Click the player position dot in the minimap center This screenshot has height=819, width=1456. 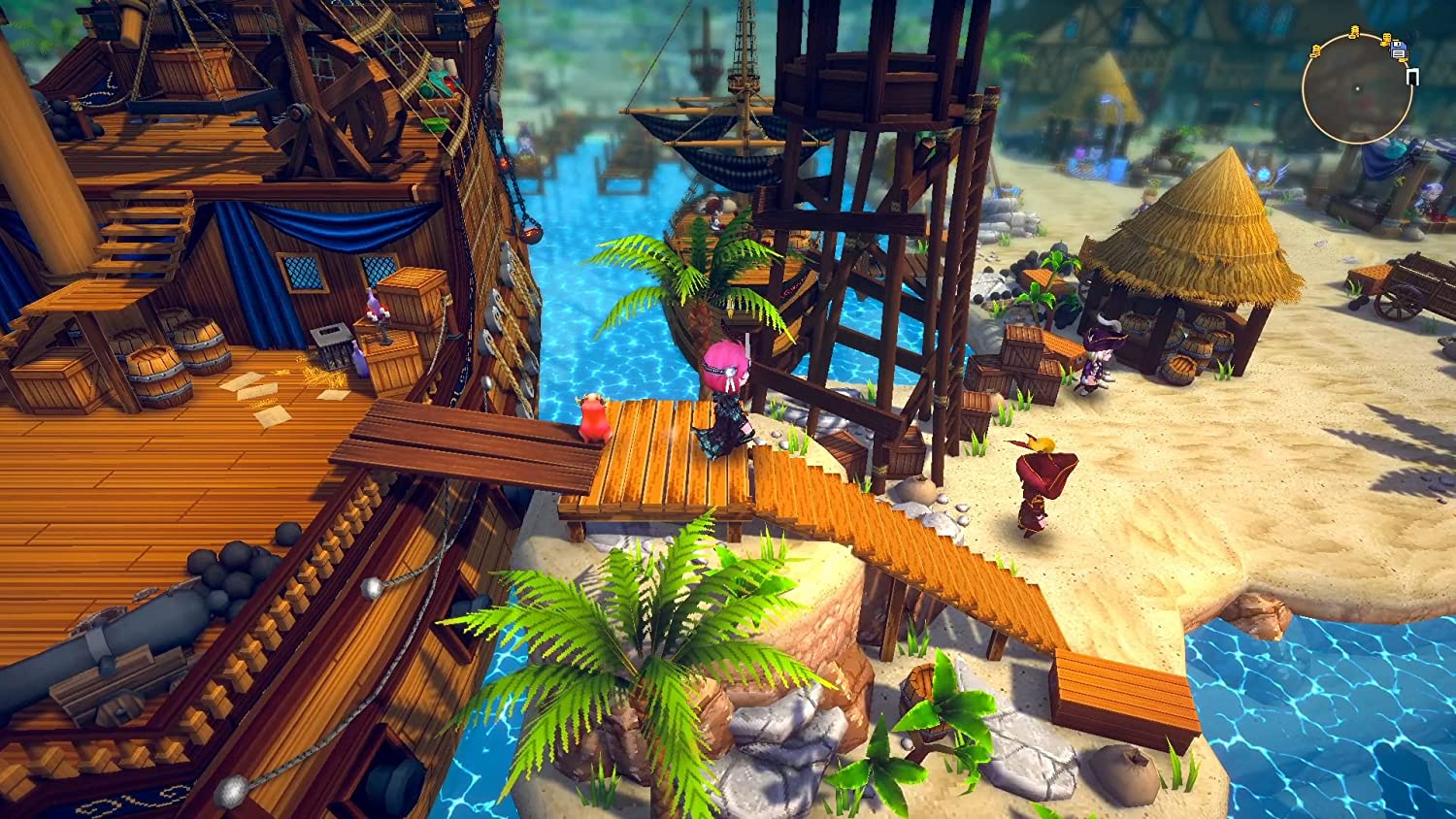coord(1358,88)
